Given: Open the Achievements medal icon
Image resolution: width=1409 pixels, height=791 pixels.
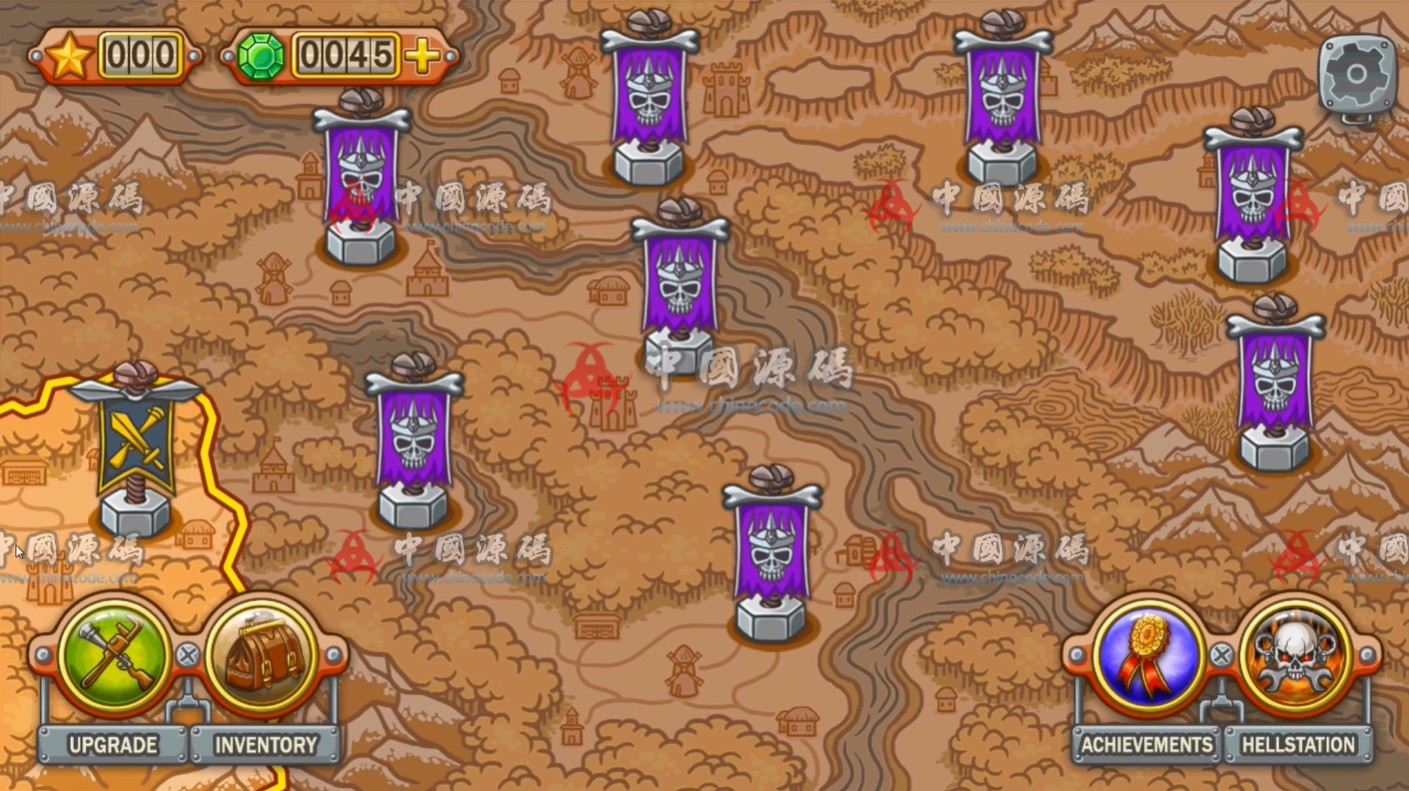Looking at the screenshot, I should tap(1146, 655).
